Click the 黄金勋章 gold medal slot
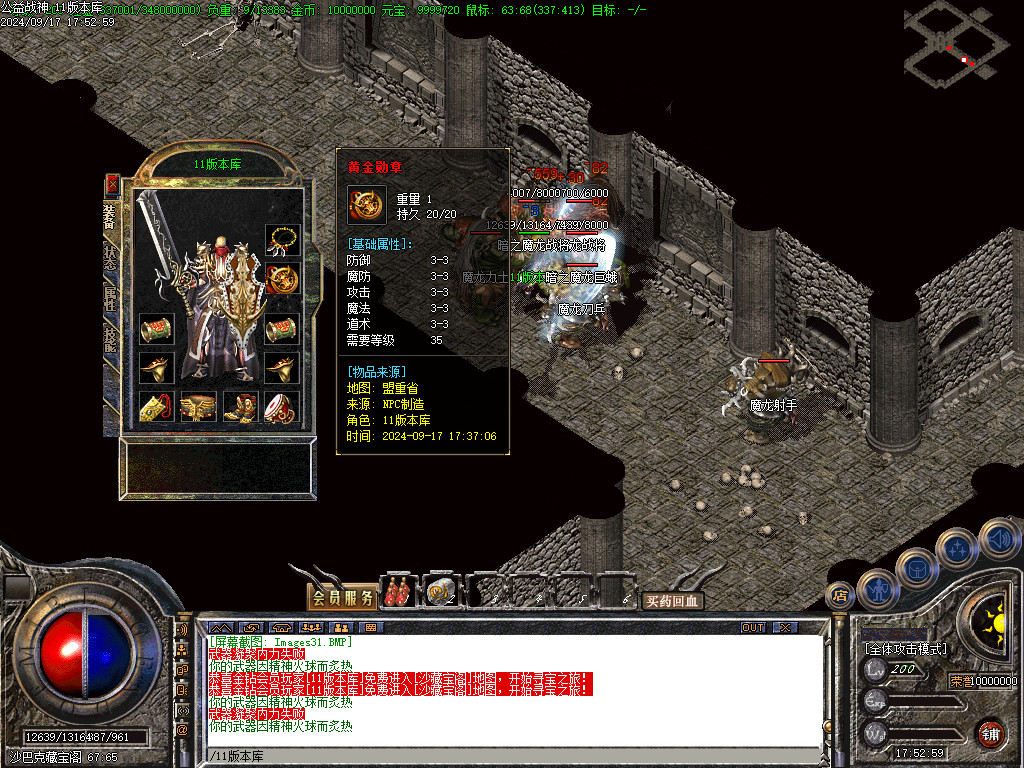This screenshot has width=1024, height=768. coord(281,280)
